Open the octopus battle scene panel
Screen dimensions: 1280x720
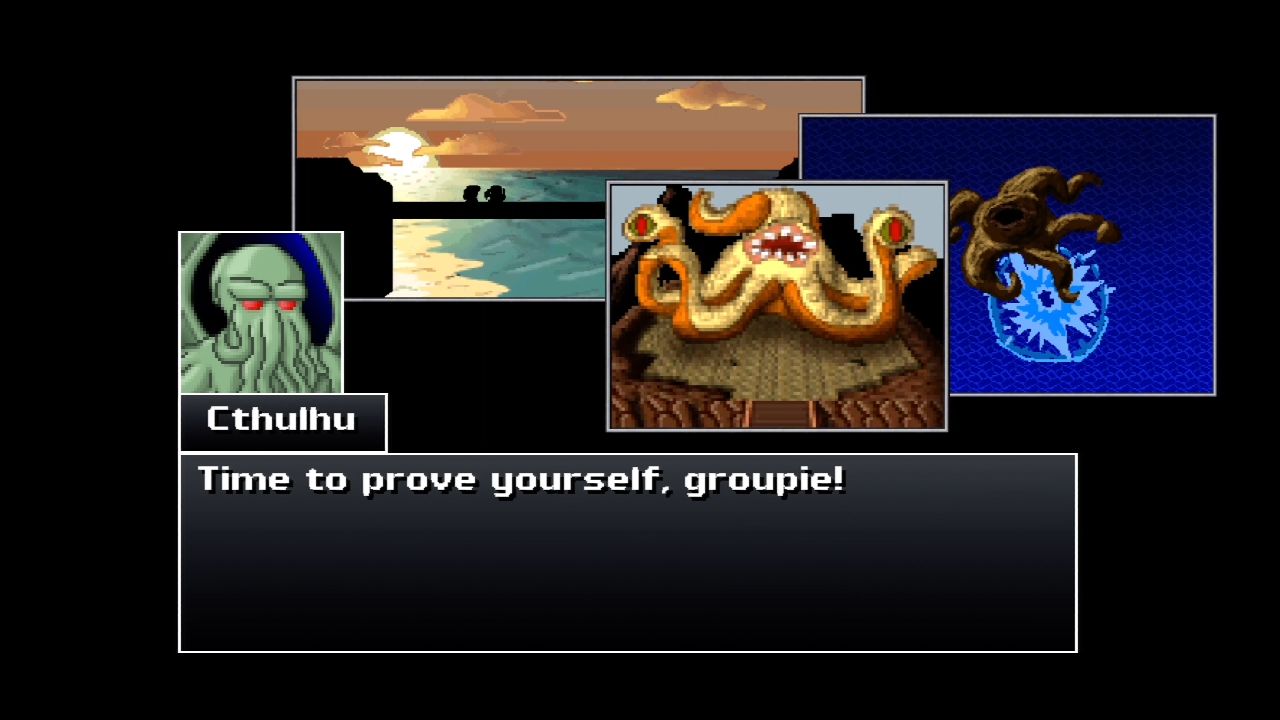click(x=778, y=300)
